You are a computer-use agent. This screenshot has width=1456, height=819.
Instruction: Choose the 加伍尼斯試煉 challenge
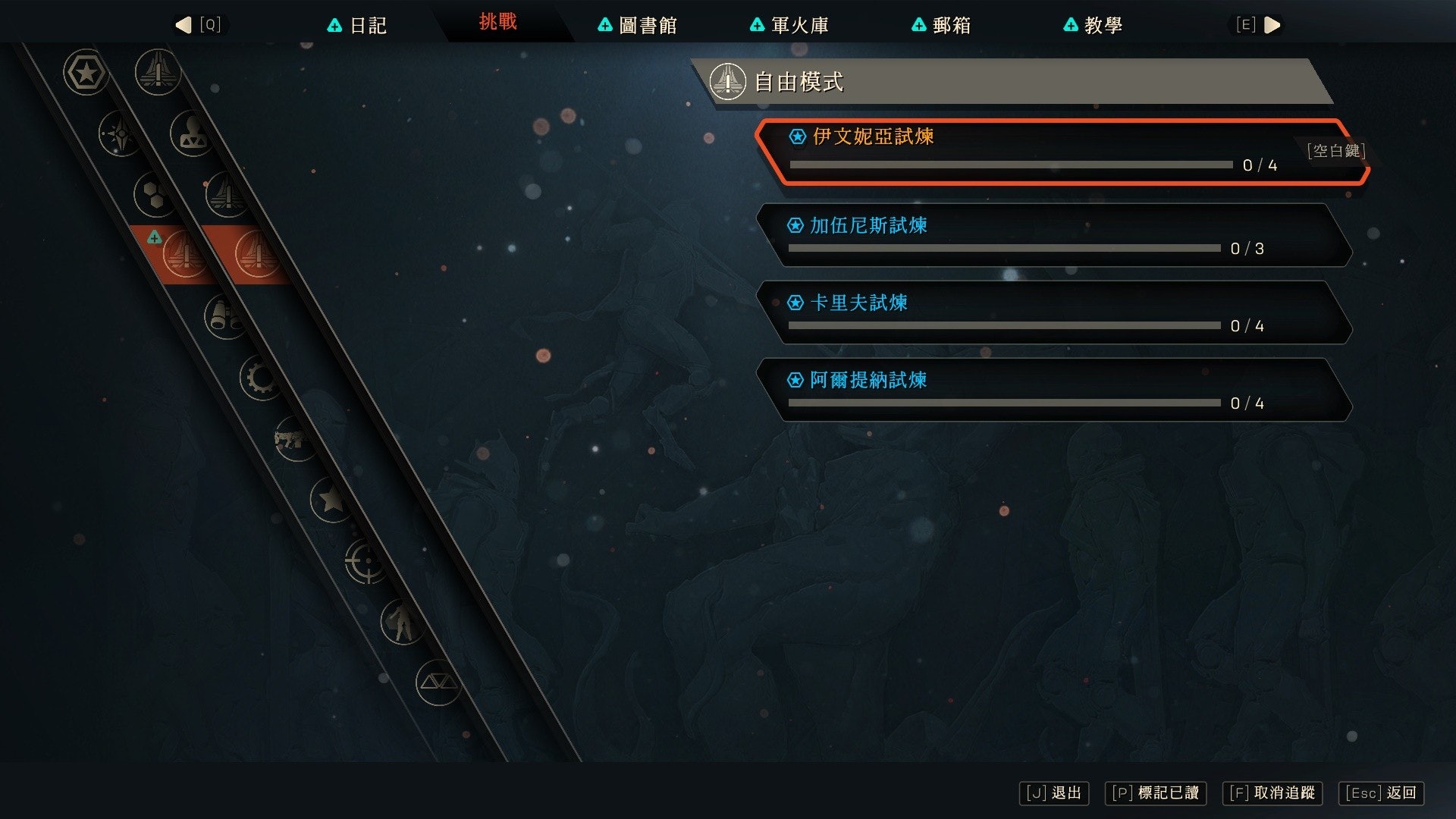coord(1054,235)
